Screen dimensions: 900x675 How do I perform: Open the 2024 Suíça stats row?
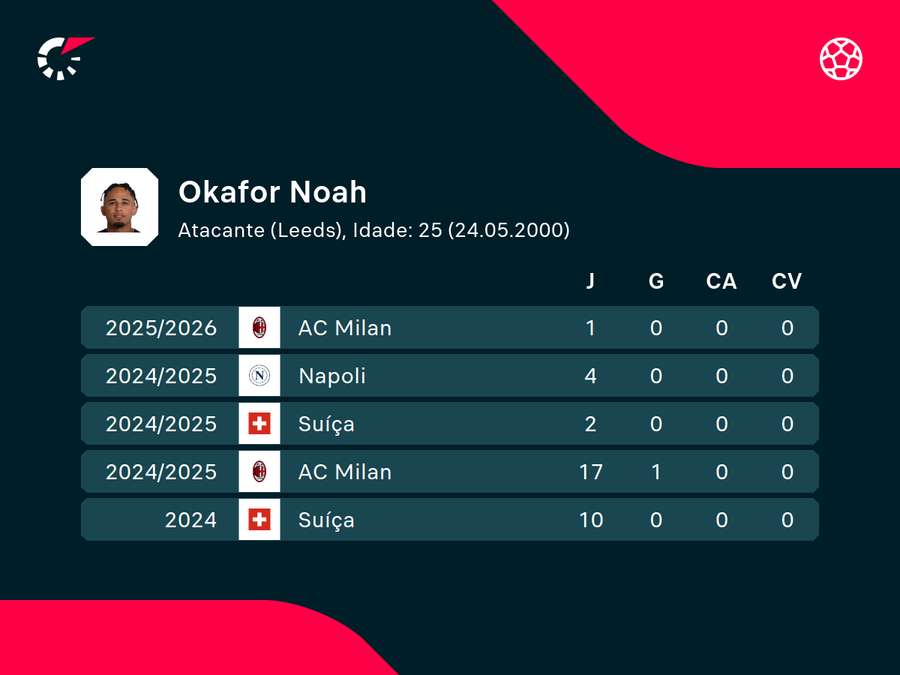click(x=449, y=520)
